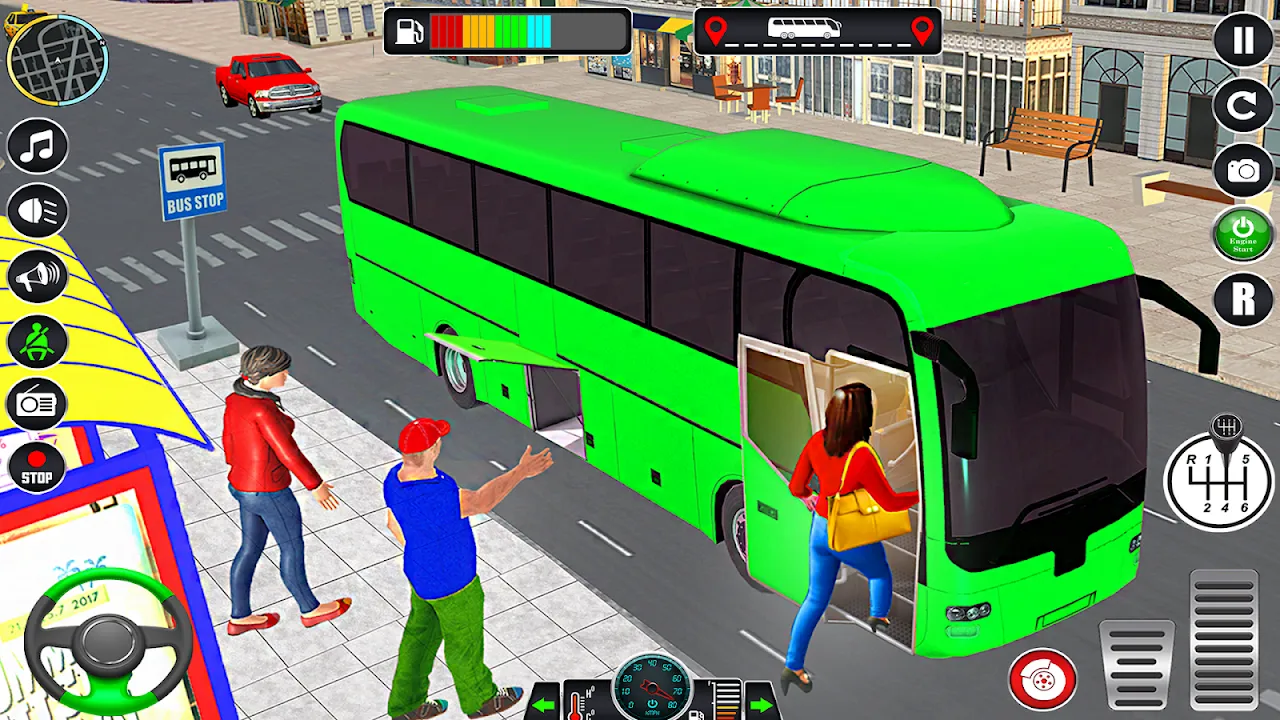The image size is (1280, 720).
Task: Turn on the bus headlights
Action: click(x=37, y=211)
